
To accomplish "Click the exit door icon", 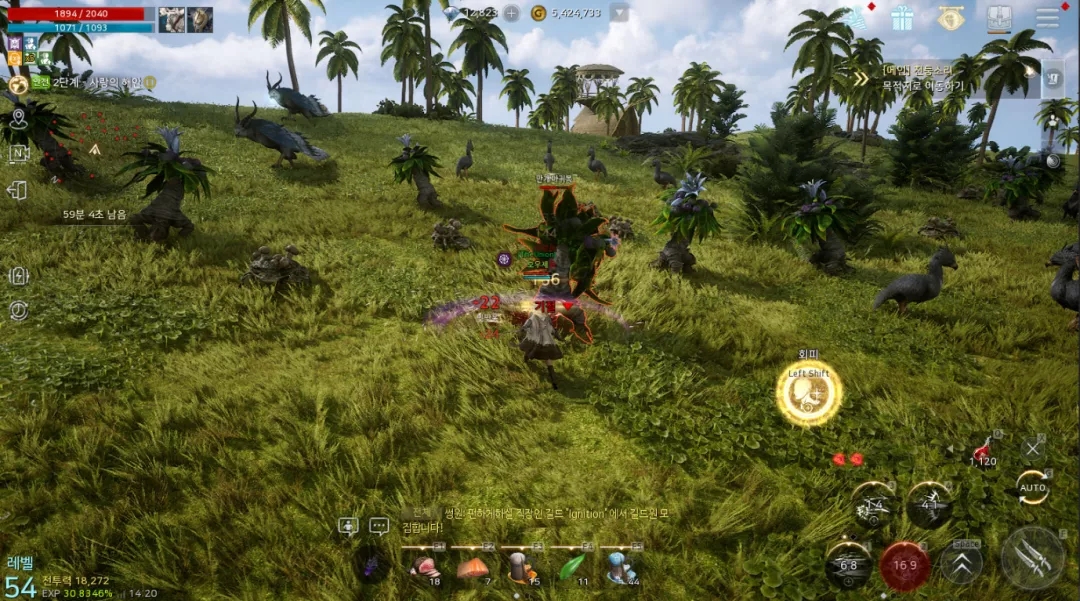I will click(17, 190).
